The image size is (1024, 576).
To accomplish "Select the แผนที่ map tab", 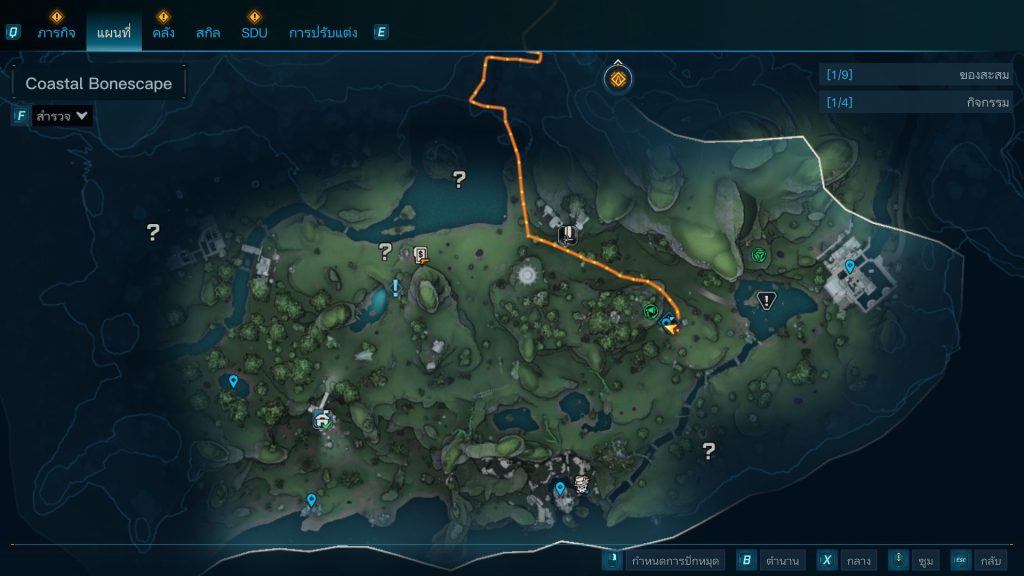I will 114,32.
